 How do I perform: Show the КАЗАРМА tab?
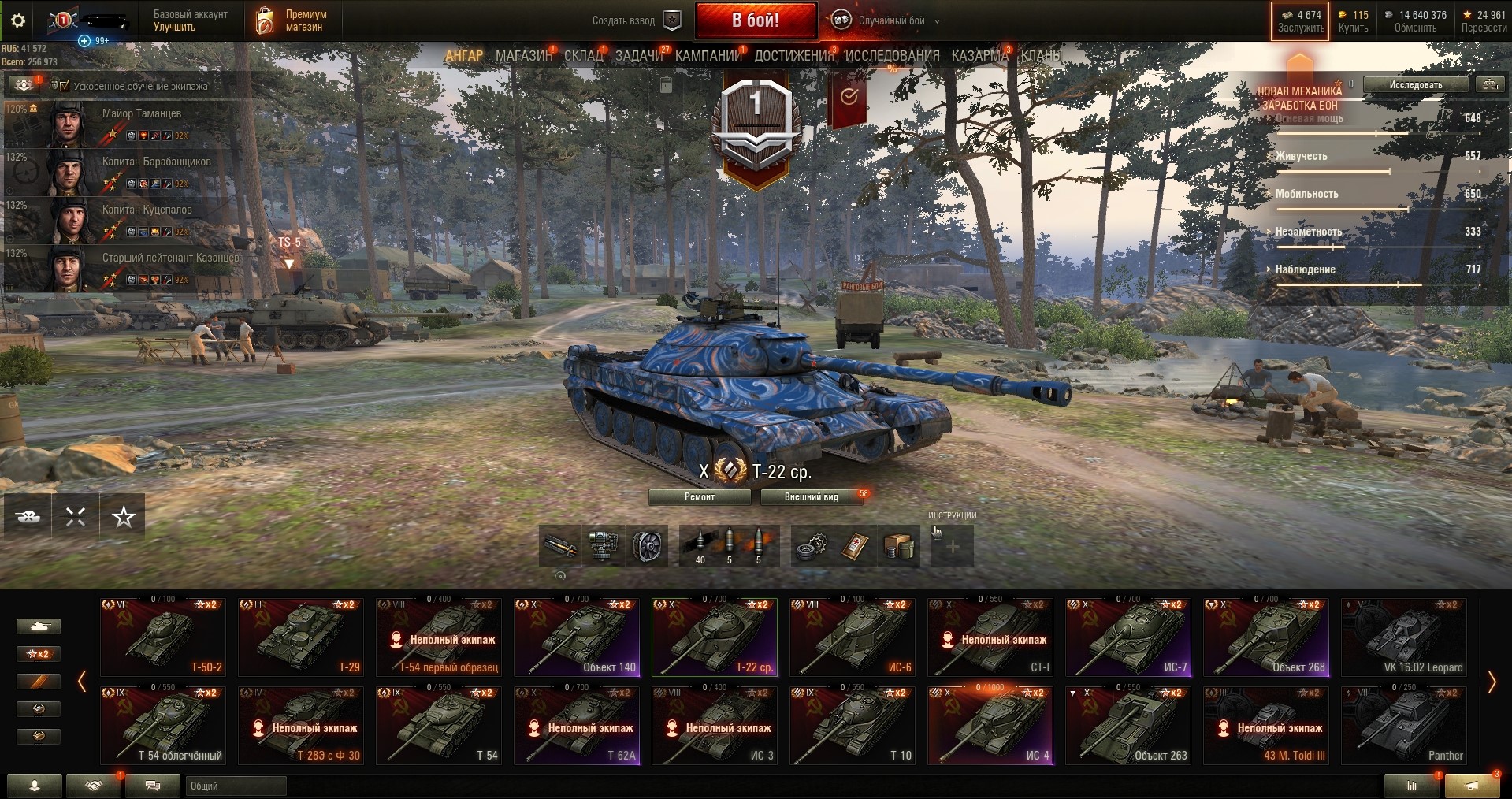click(979, 56)
